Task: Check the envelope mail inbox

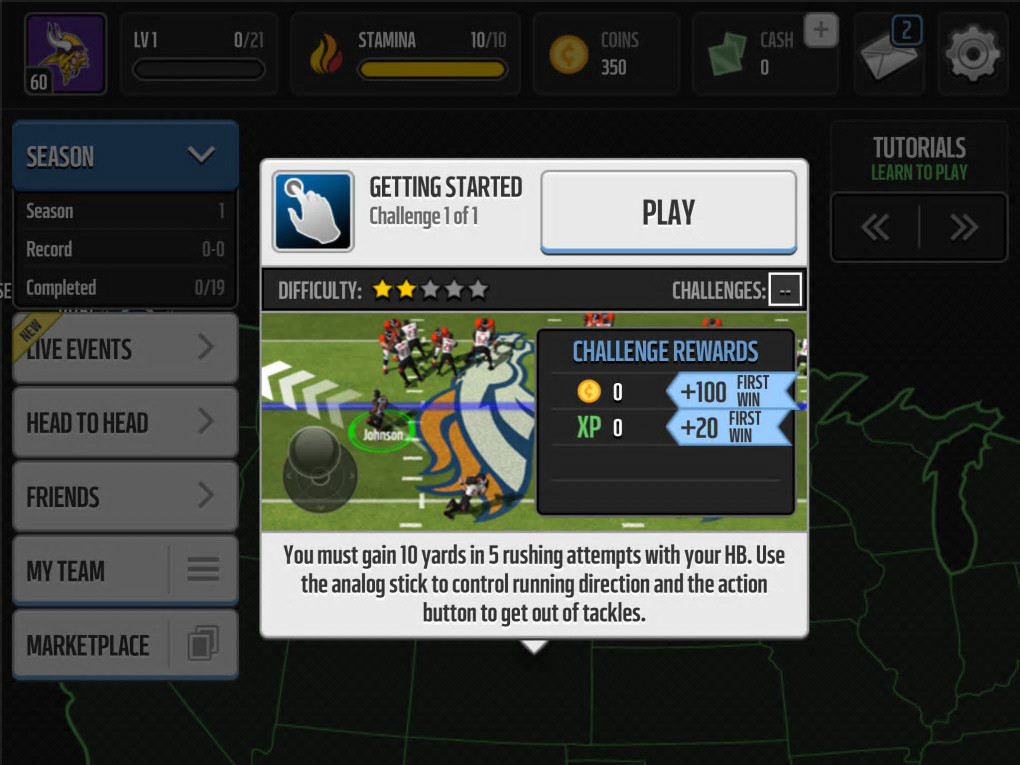Action: point(889,54)
